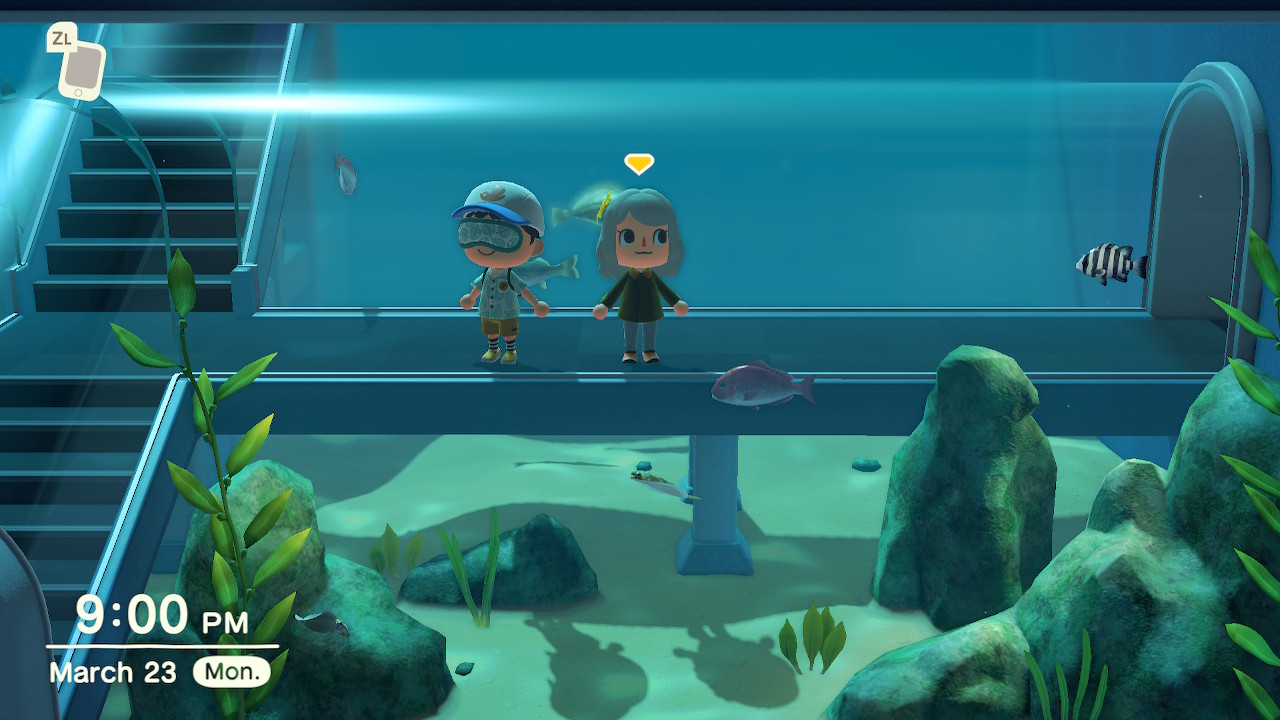1280x720 pixels.
Task: Select the boy wearing the white cap
Action: coord(500,280)
